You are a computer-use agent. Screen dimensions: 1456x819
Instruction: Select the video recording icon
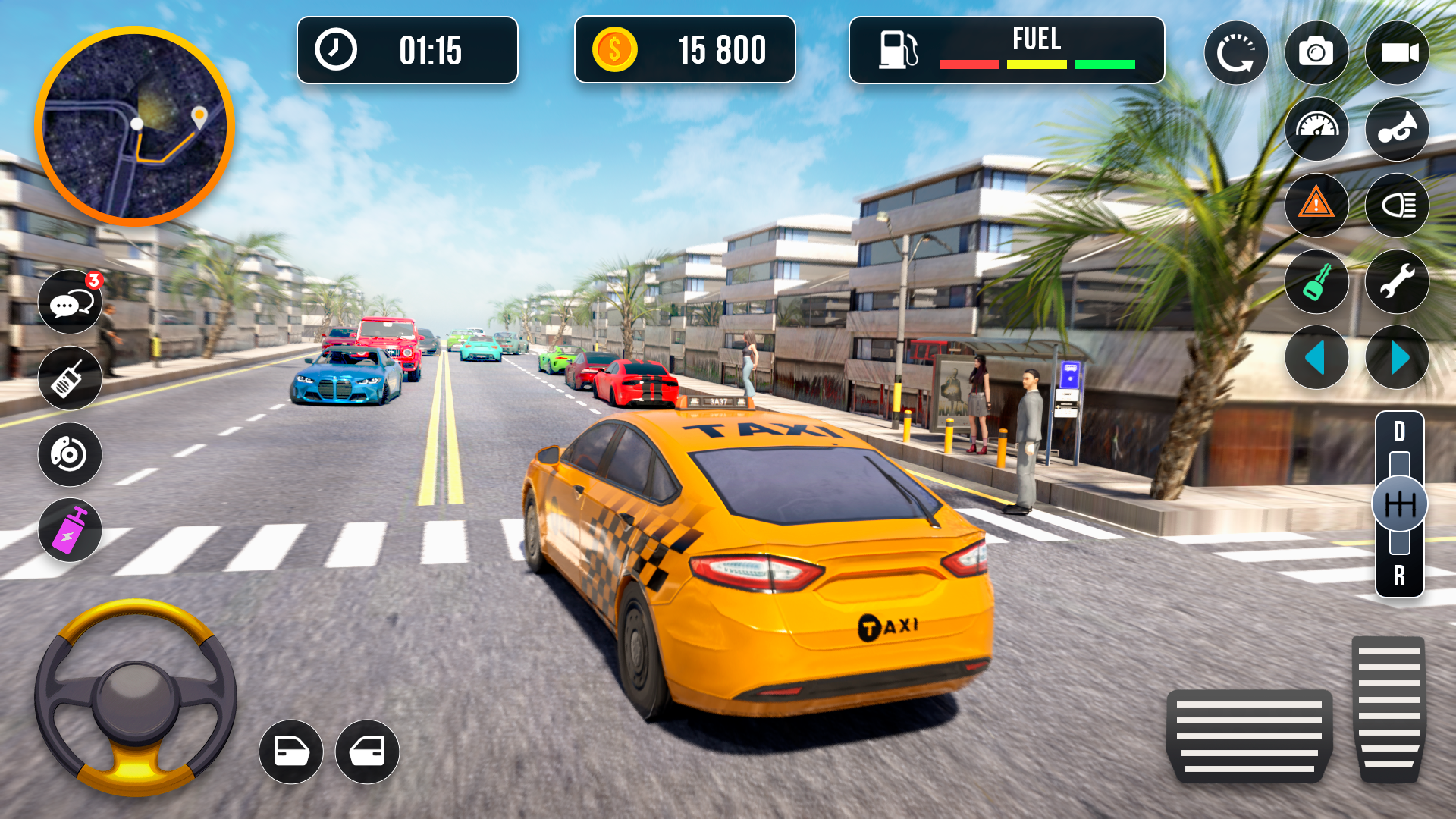1398,52
